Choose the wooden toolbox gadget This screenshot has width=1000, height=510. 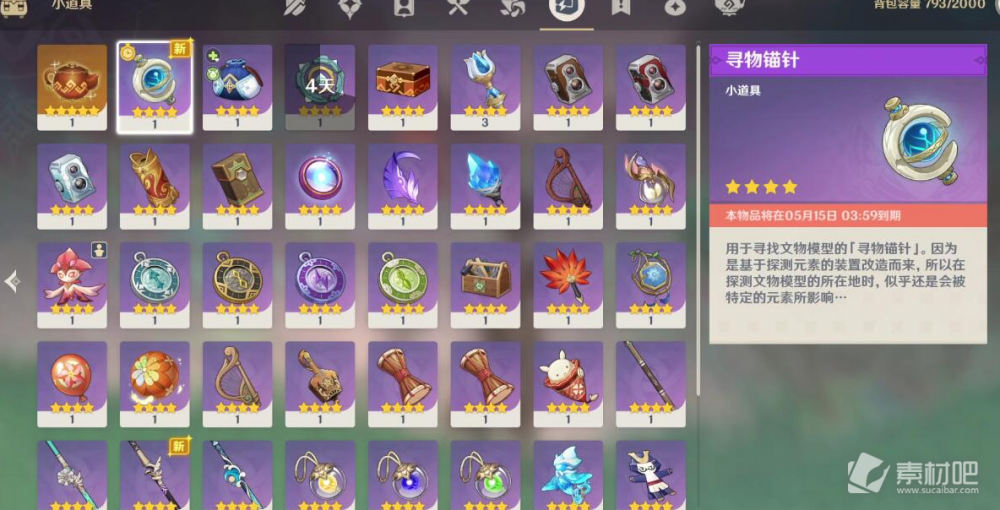tap(485, 279)
